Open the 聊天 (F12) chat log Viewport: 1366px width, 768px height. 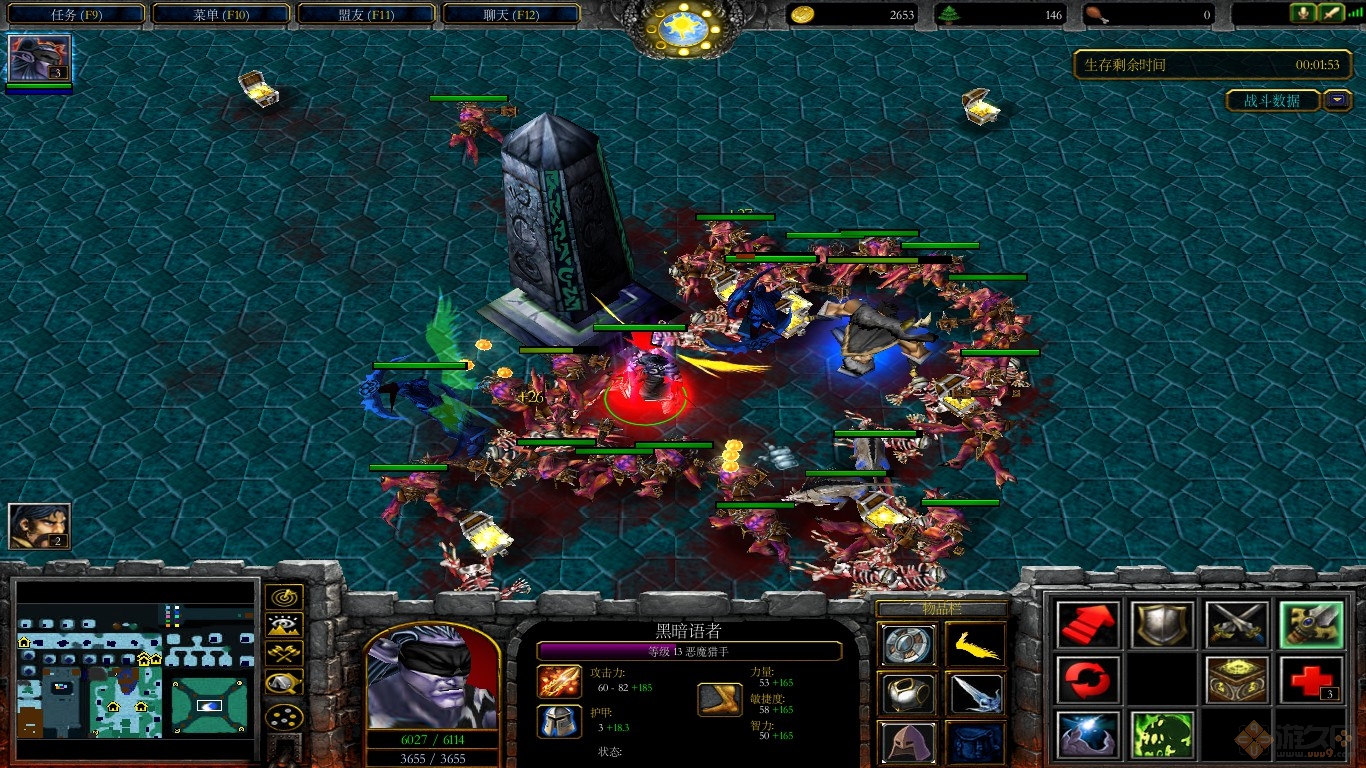tap(511, 14)
